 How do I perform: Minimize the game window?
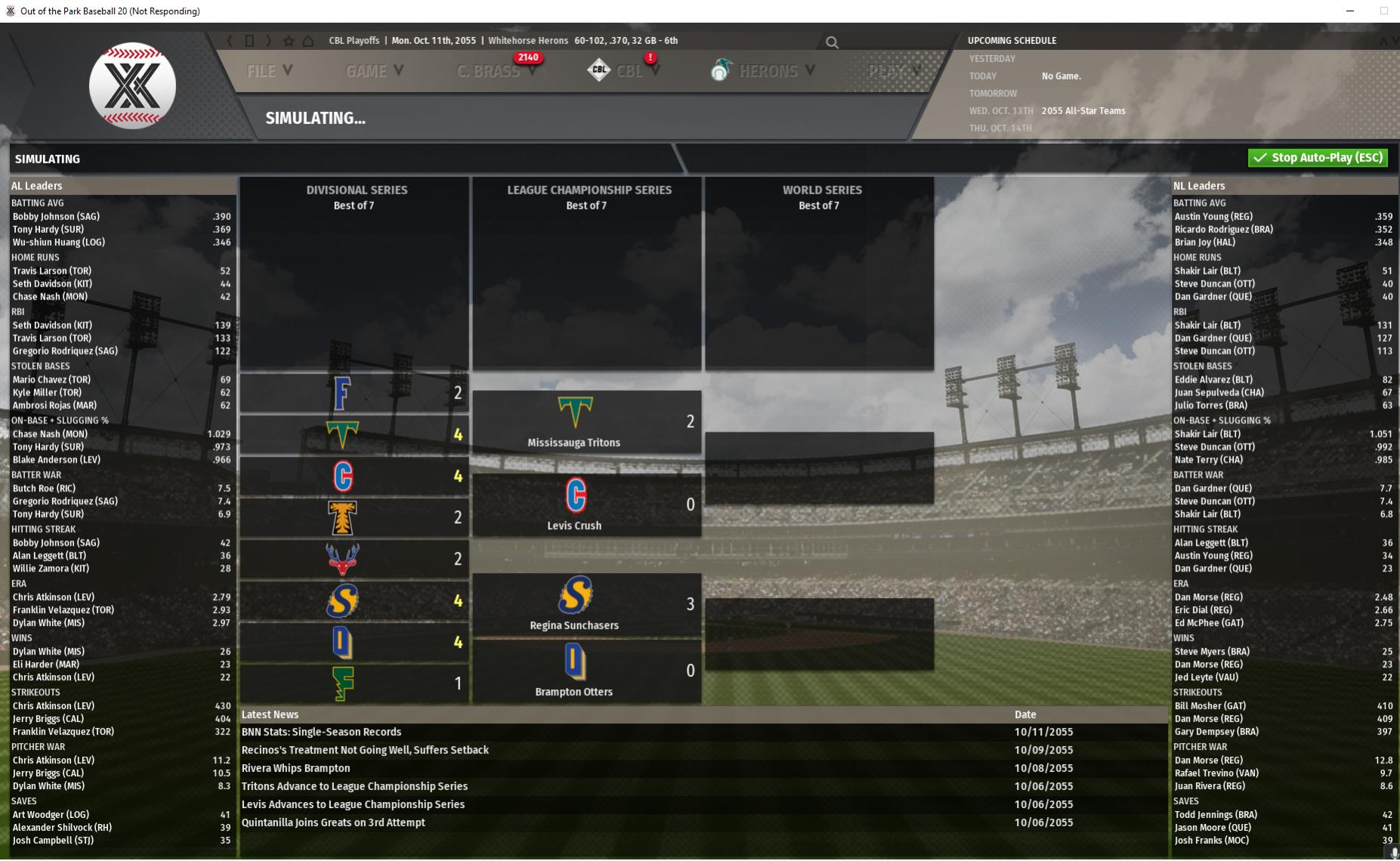1349,11
